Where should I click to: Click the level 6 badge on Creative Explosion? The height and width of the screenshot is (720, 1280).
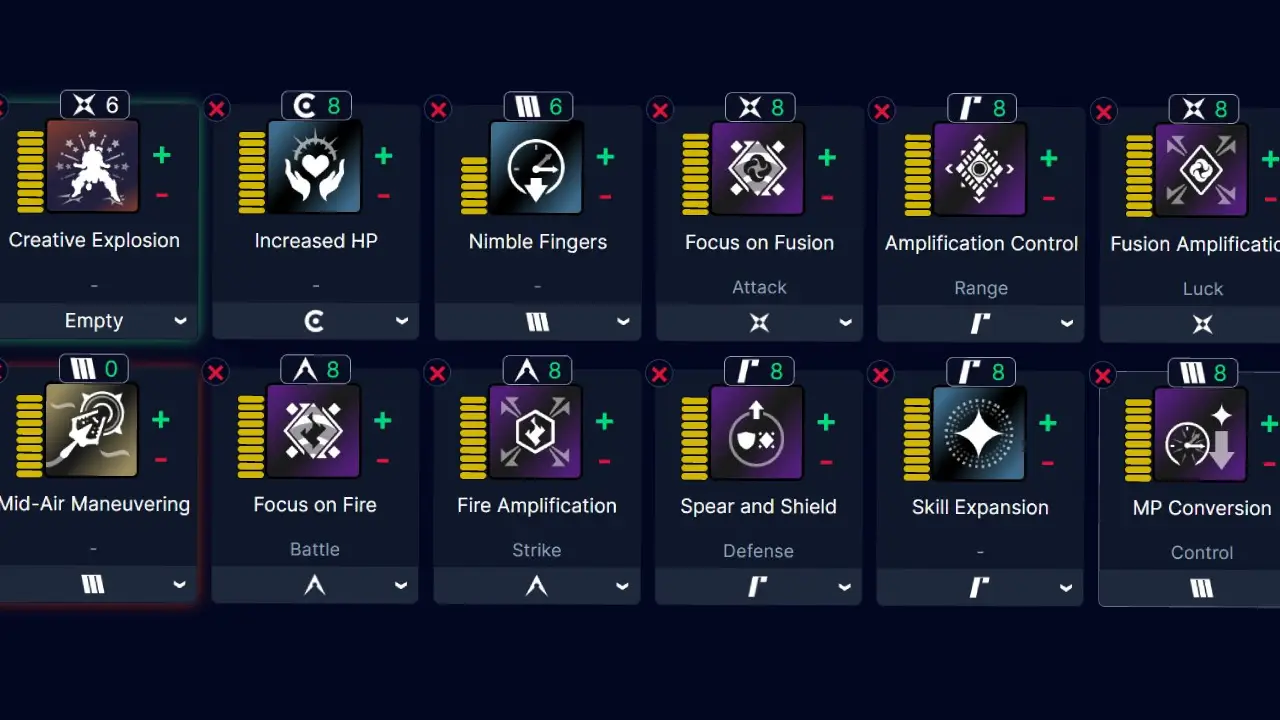click(94, 104)
